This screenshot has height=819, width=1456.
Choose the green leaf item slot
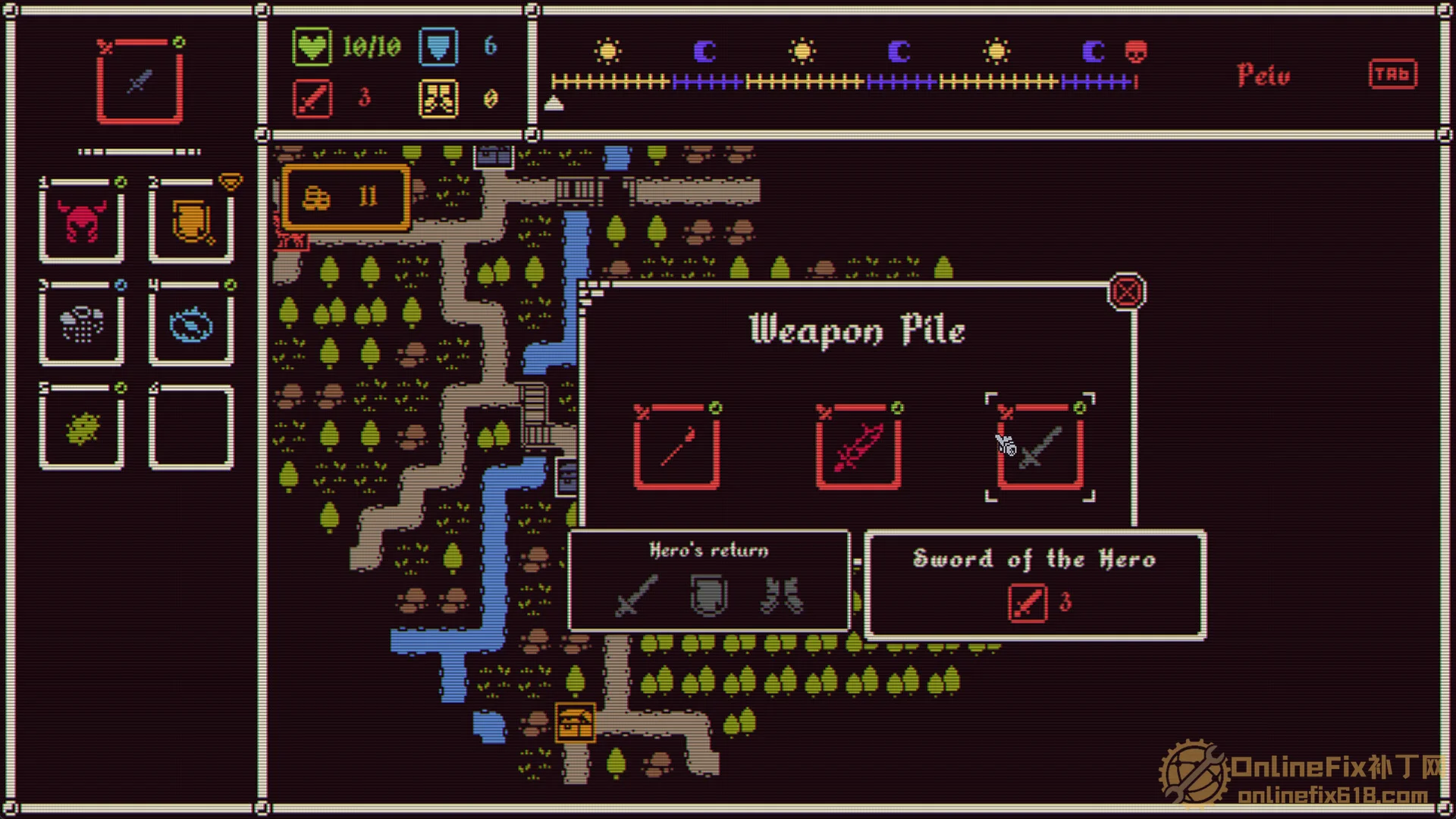(x=82, y=427)
